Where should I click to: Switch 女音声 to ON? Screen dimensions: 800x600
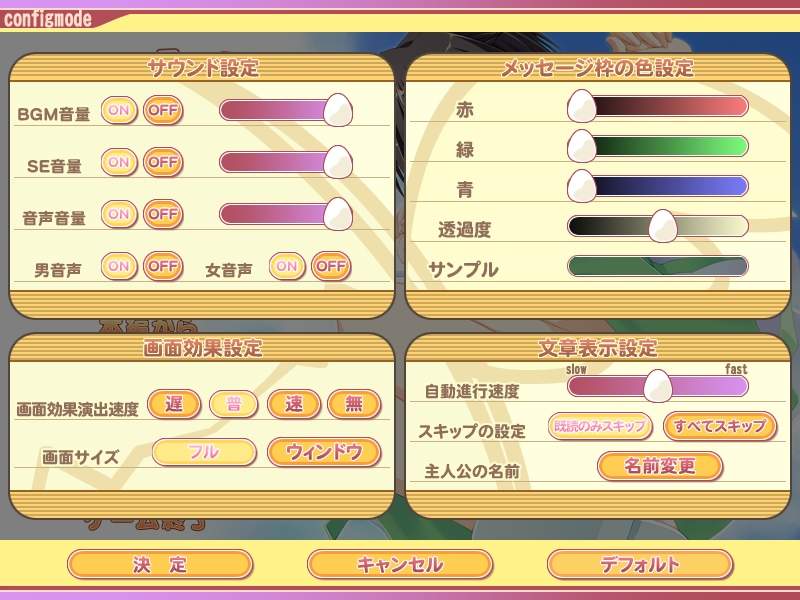click(287, 266)
